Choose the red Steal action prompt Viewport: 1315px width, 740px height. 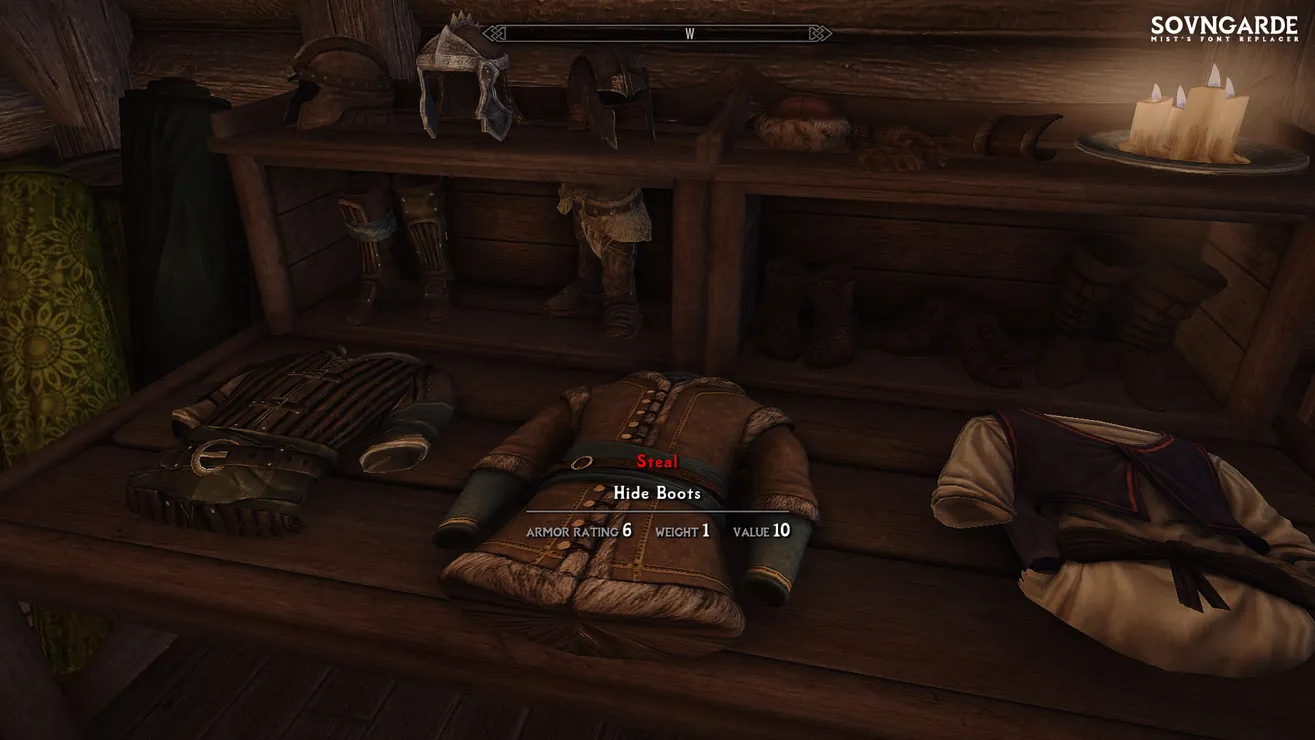657,462
